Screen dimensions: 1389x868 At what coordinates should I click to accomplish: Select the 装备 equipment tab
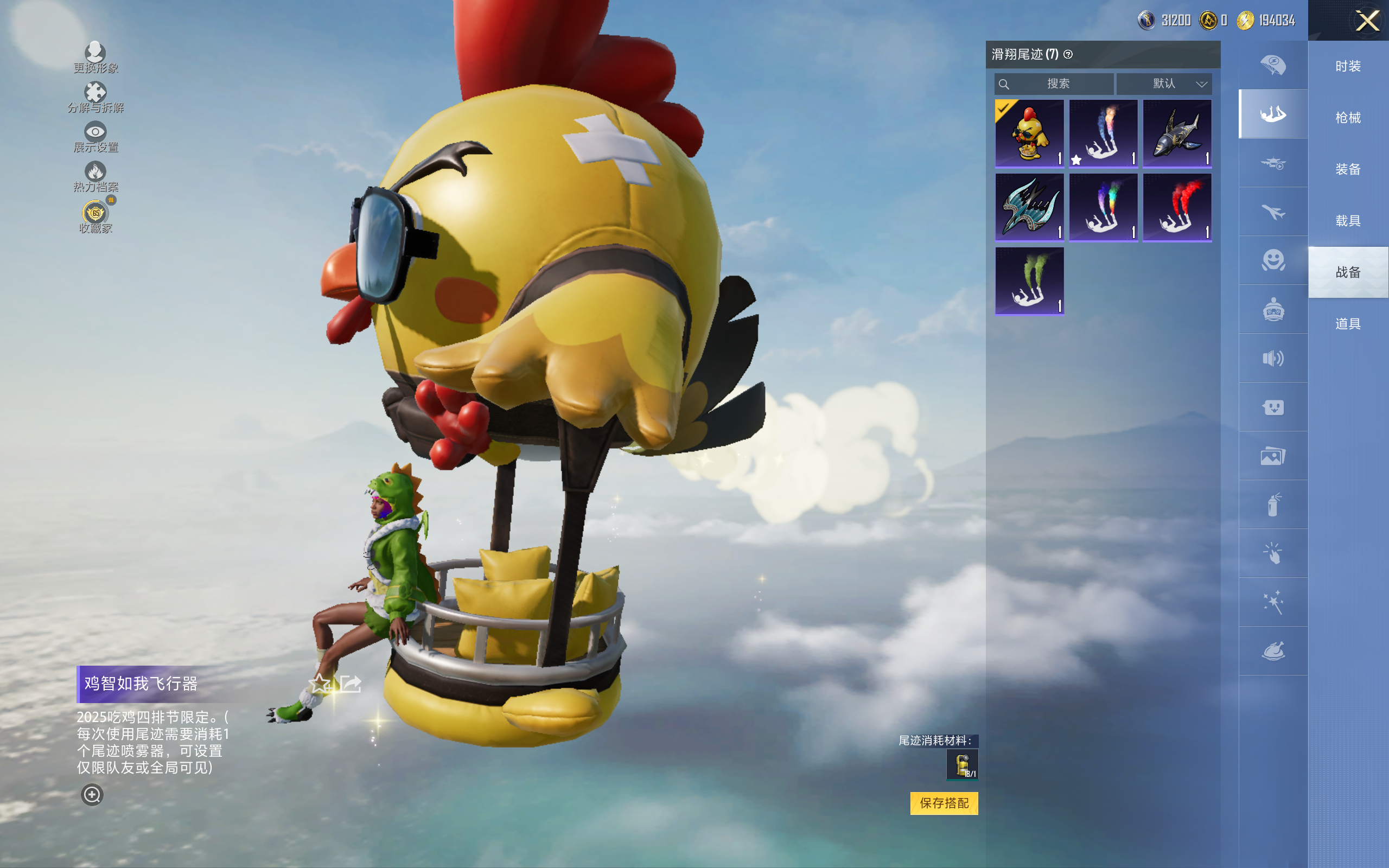[1348, 169]
